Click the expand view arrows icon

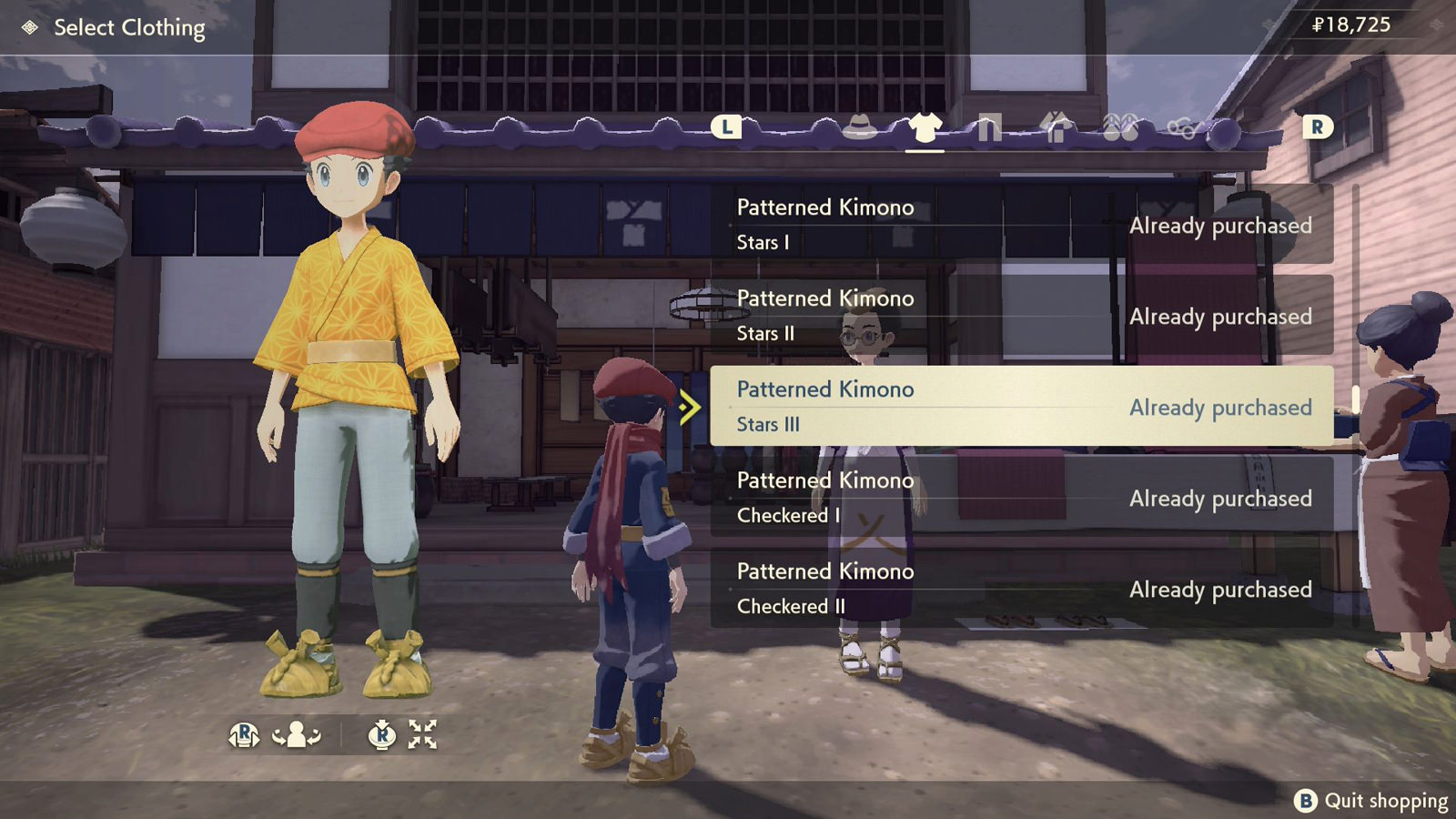point(422,733)
